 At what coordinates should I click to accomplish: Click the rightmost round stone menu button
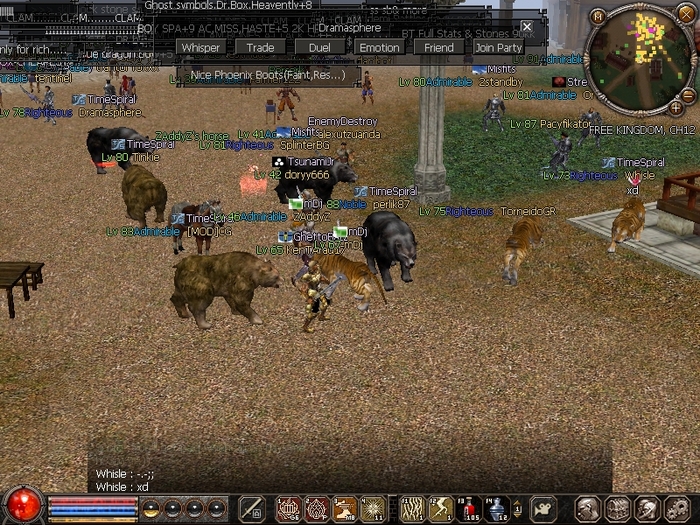click(x=678, y=509)
